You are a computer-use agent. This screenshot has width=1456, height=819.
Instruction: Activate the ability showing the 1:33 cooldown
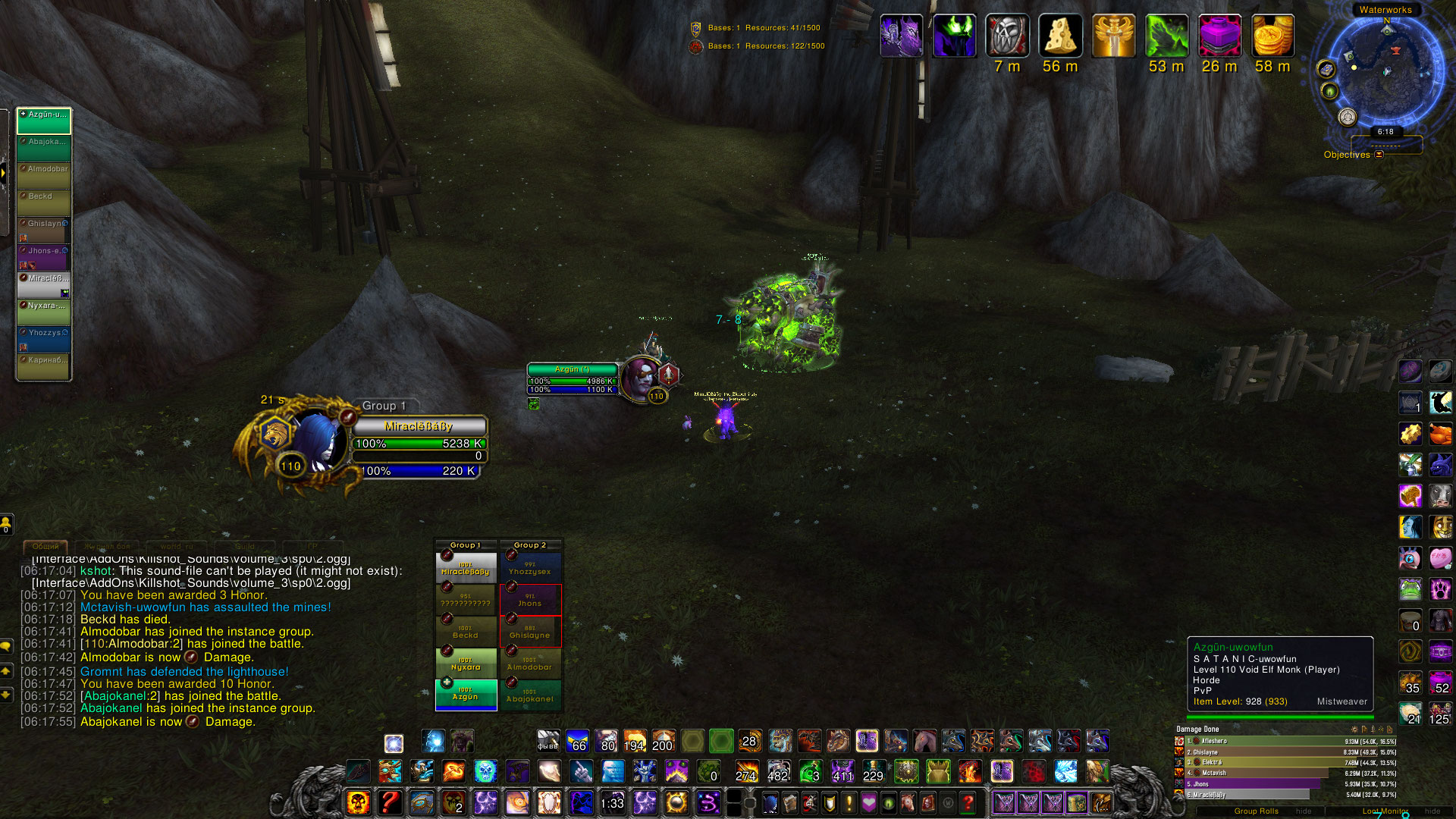(613, 802)
